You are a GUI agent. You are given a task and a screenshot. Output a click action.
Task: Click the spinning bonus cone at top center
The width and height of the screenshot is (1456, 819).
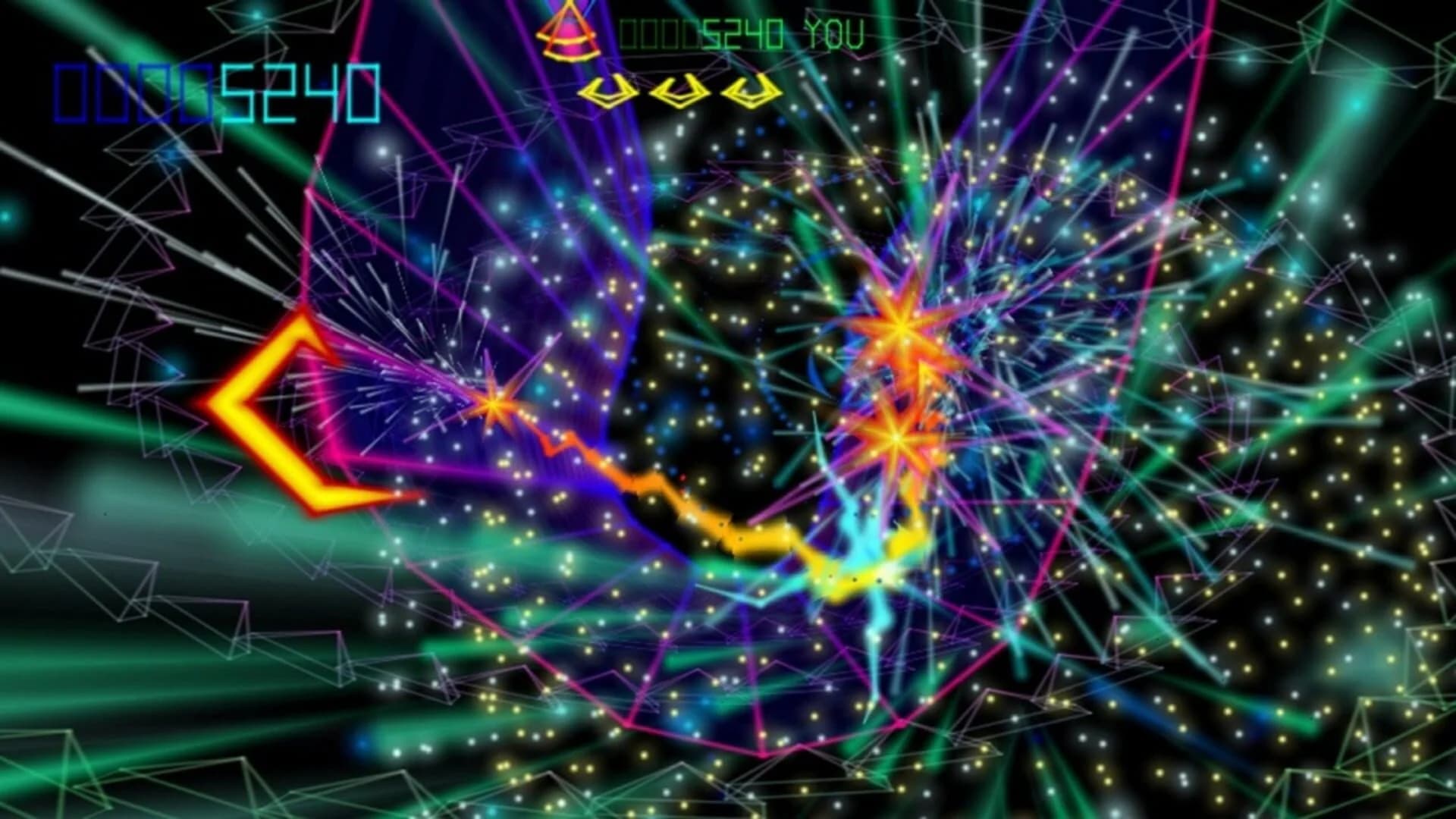567,34
